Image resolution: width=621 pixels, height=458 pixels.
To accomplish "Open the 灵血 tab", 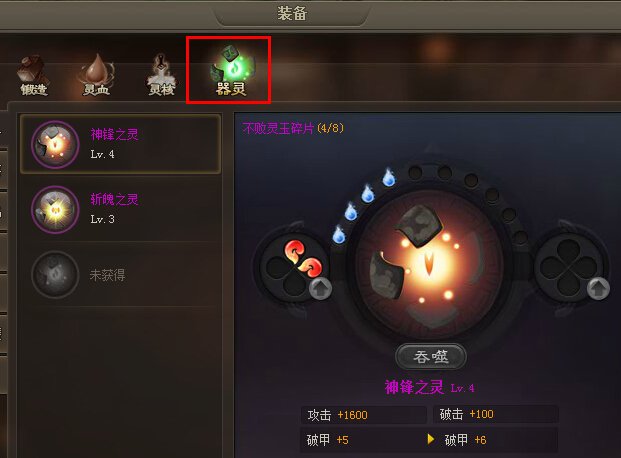I will pyautogui.click(x=96, y=75).
